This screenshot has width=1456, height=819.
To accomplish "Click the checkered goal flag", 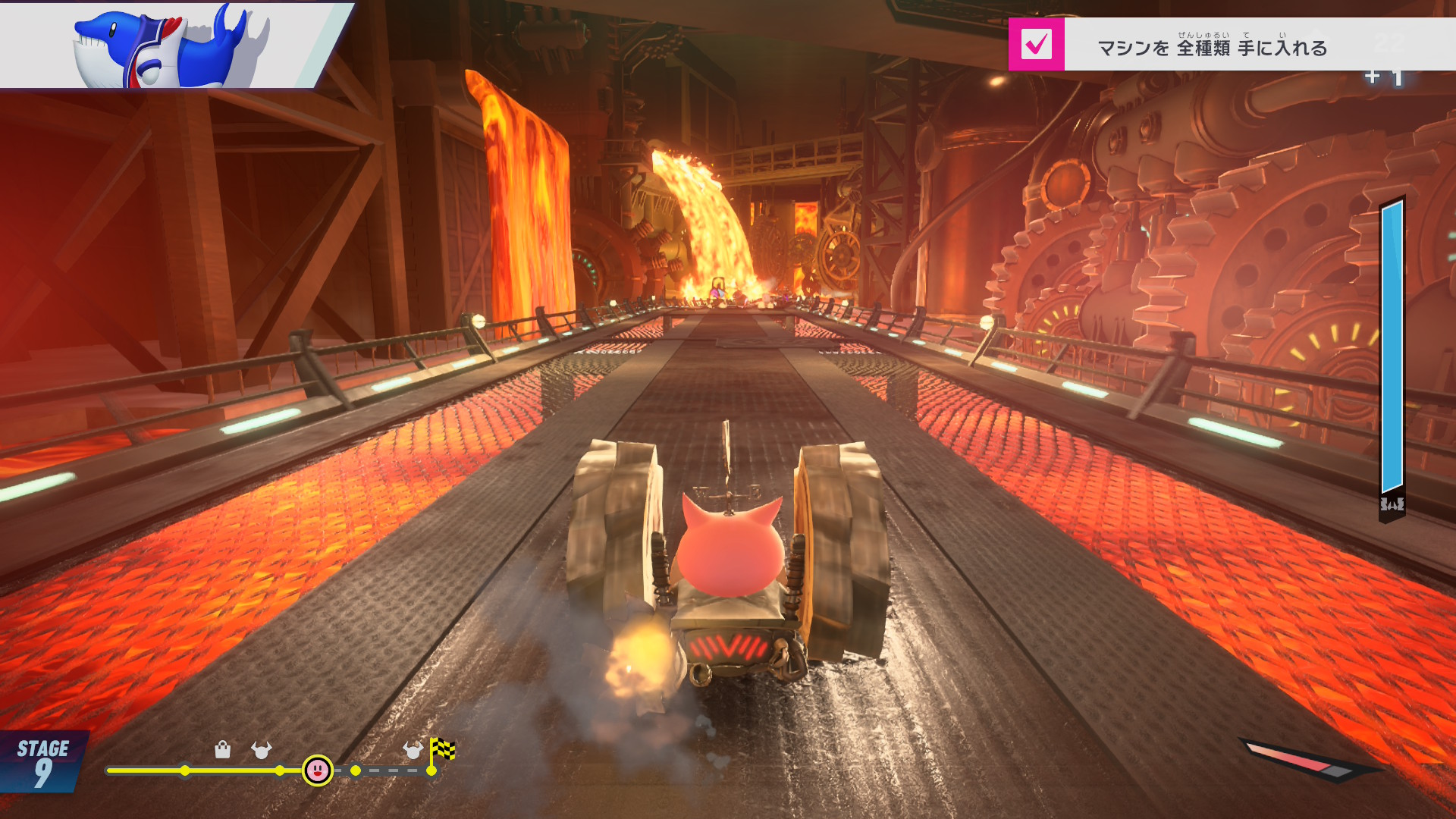I will (x=442, y=751).
